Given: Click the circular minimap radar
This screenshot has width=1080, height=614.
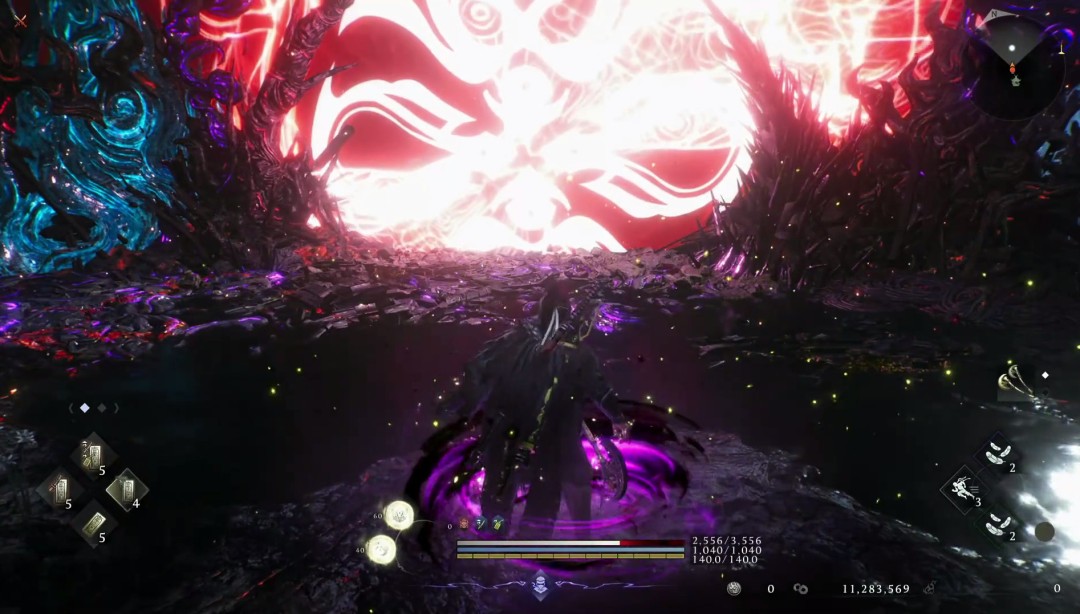Looking at the screenshot, I should (1013, 66).
